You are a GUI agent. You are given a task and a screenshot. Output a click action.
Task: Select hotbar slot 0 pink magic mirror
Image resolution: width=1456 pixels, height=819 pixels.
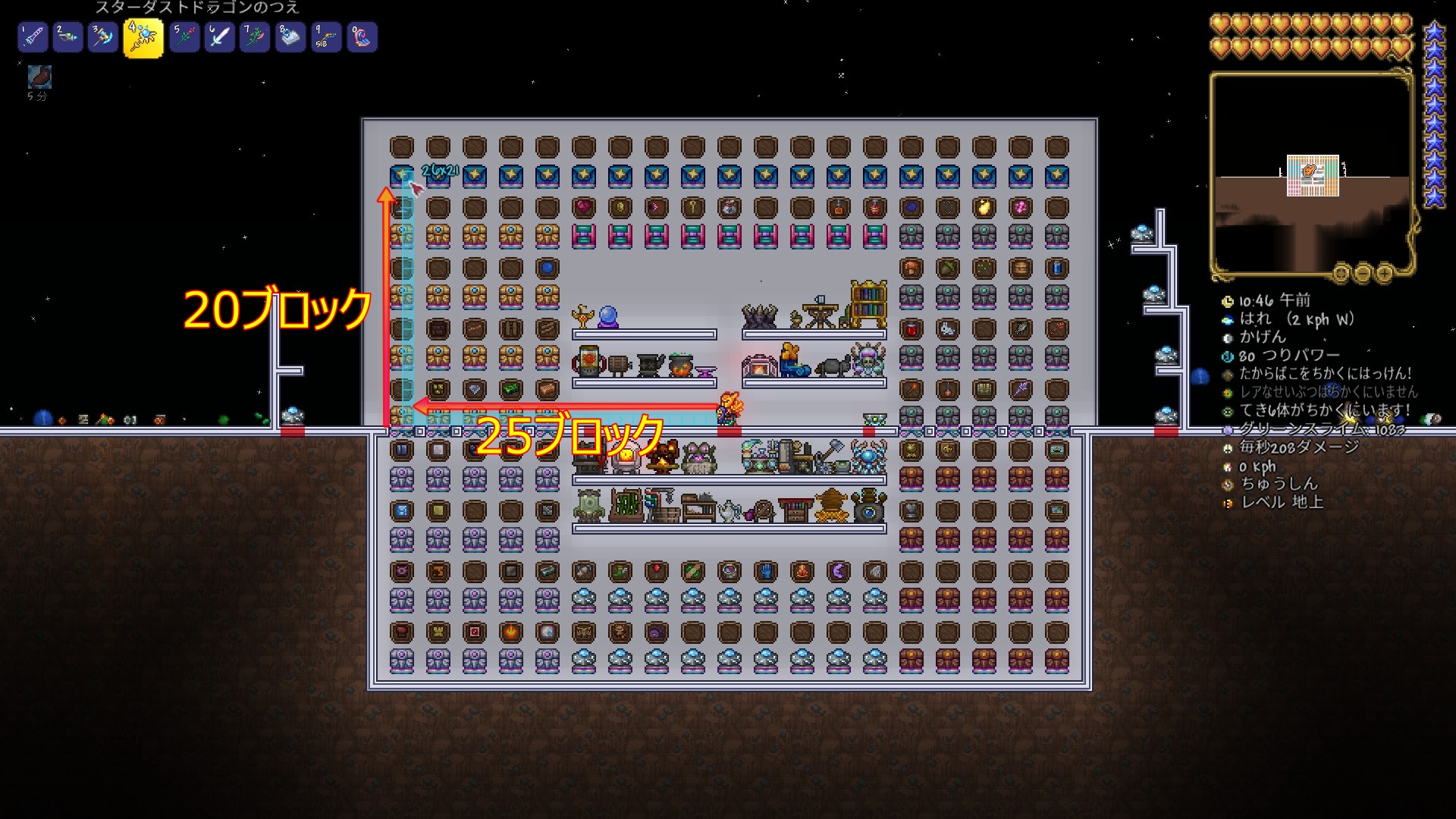click(x=362, y=37)
